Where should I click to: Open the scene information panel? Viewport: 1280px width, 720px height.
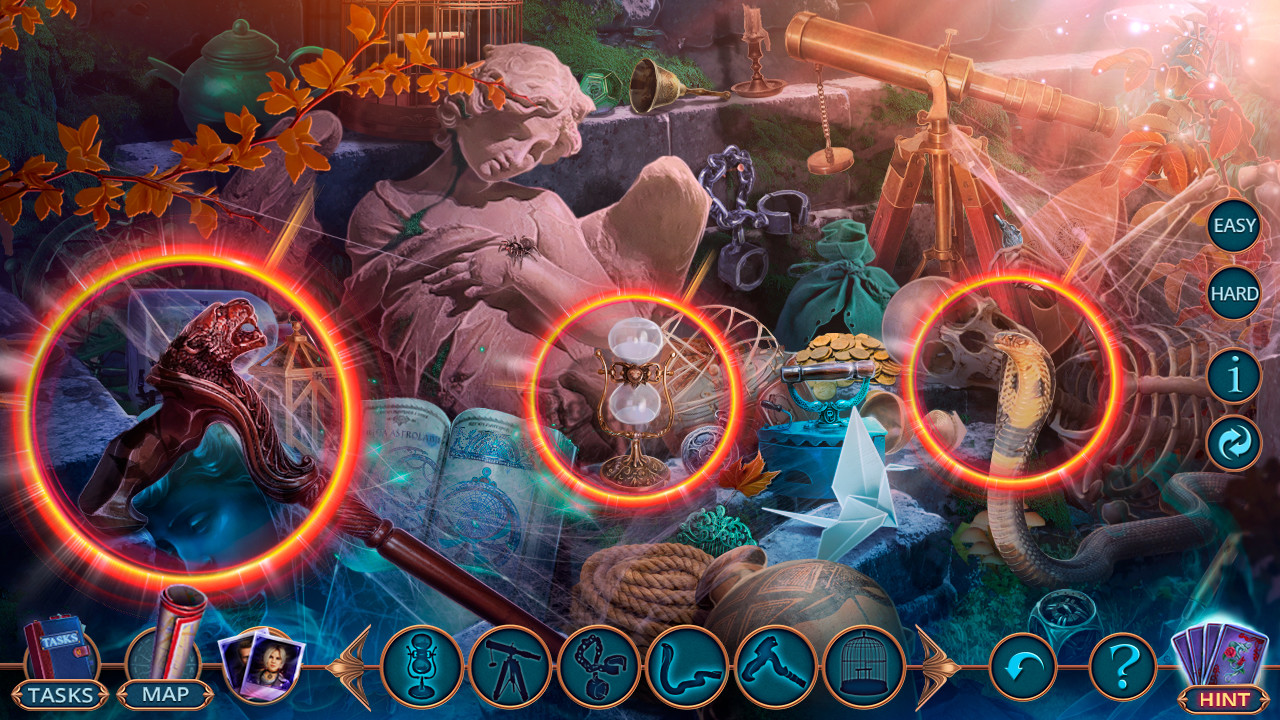pyautogui.click(x=1237, y=377)
